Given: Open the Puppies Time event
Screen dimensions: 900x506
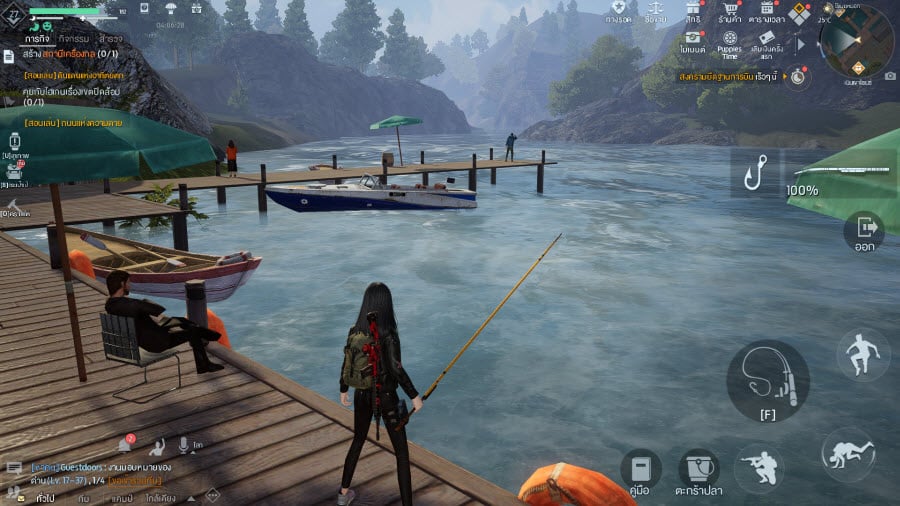Looking at the screenshot, I should 729,43.
